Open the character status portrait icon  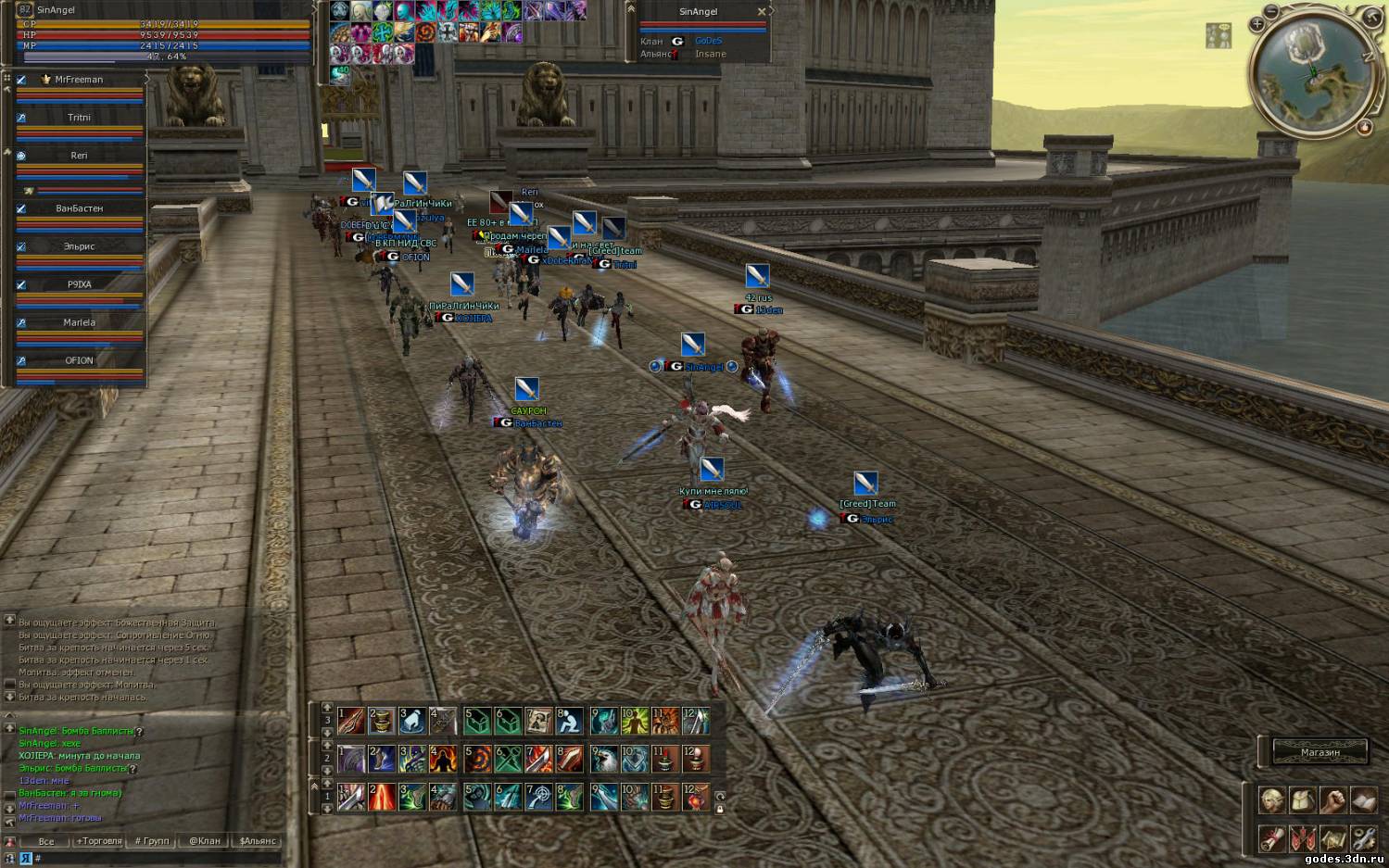pyautogui.click(x=1271, y=800)
